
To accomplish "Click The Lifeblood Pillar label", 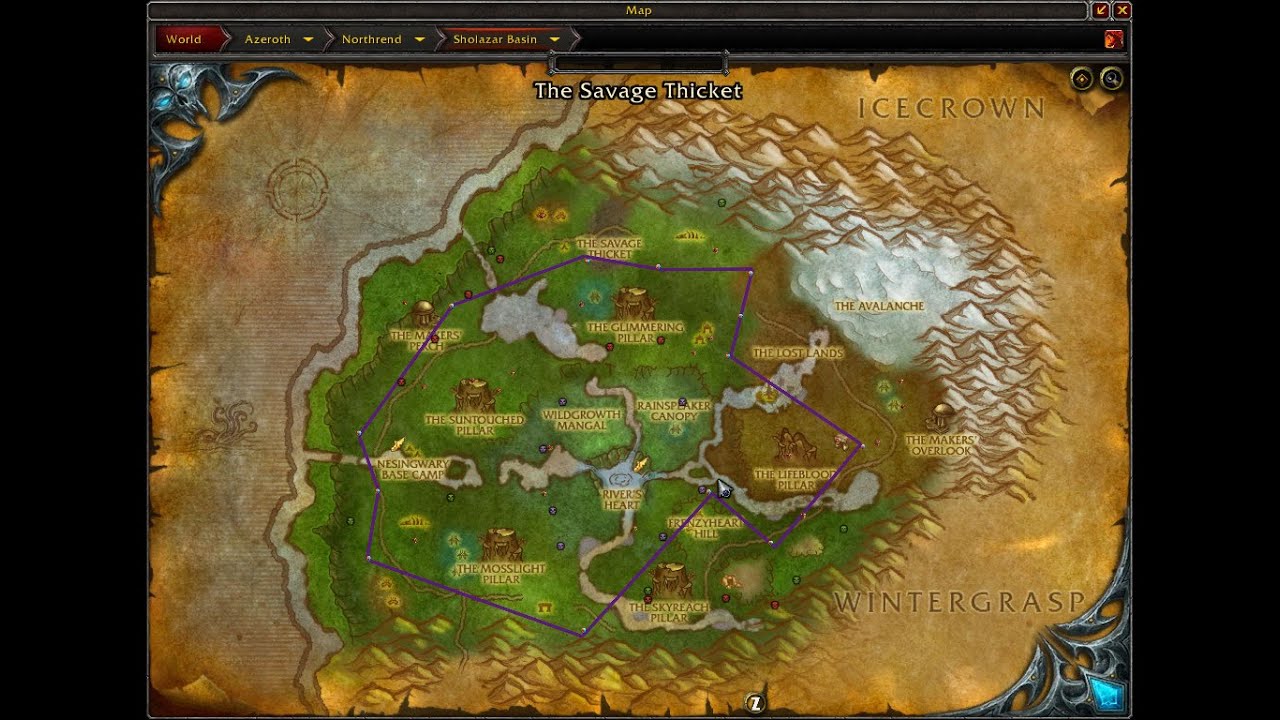I will point(794,478).
